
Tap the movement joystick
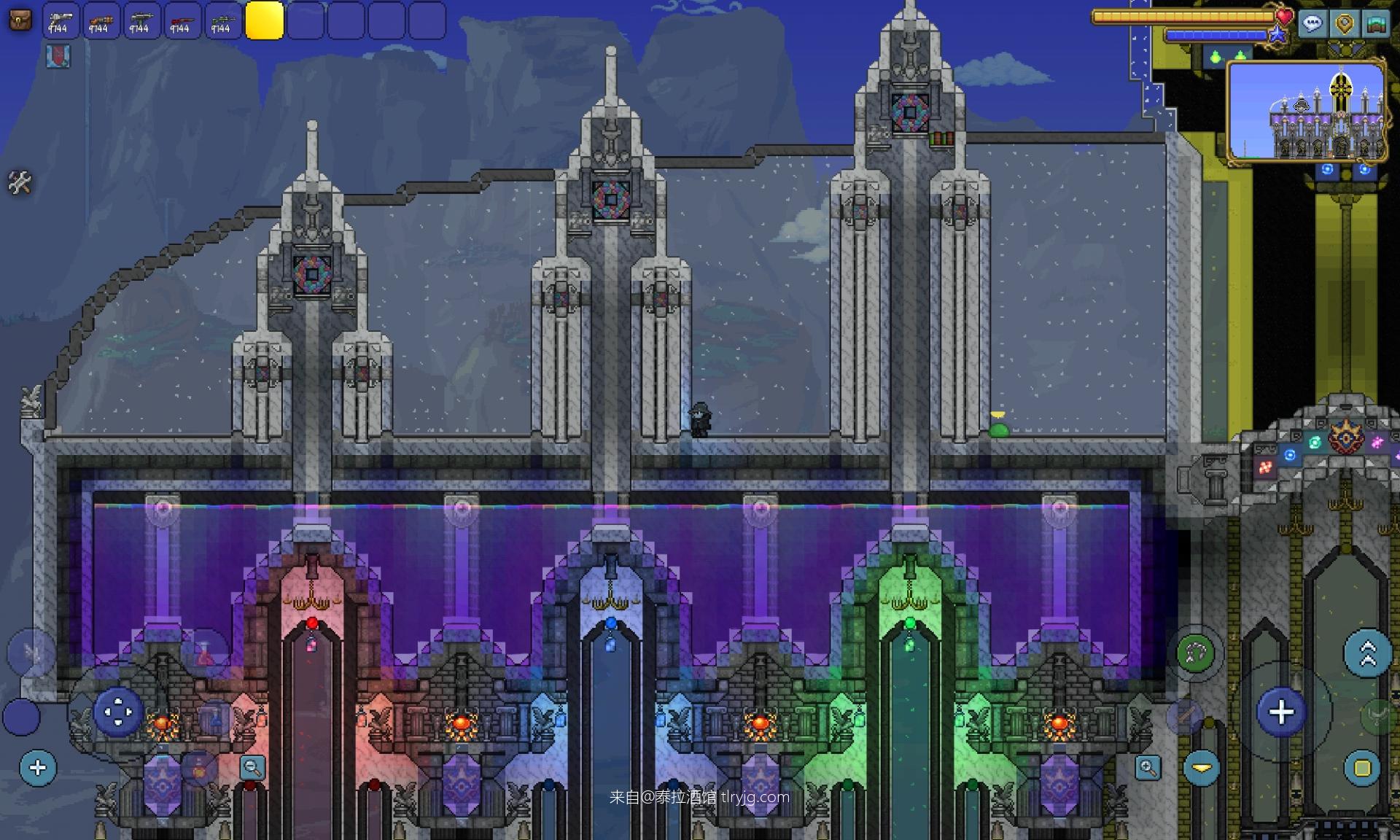117,711
